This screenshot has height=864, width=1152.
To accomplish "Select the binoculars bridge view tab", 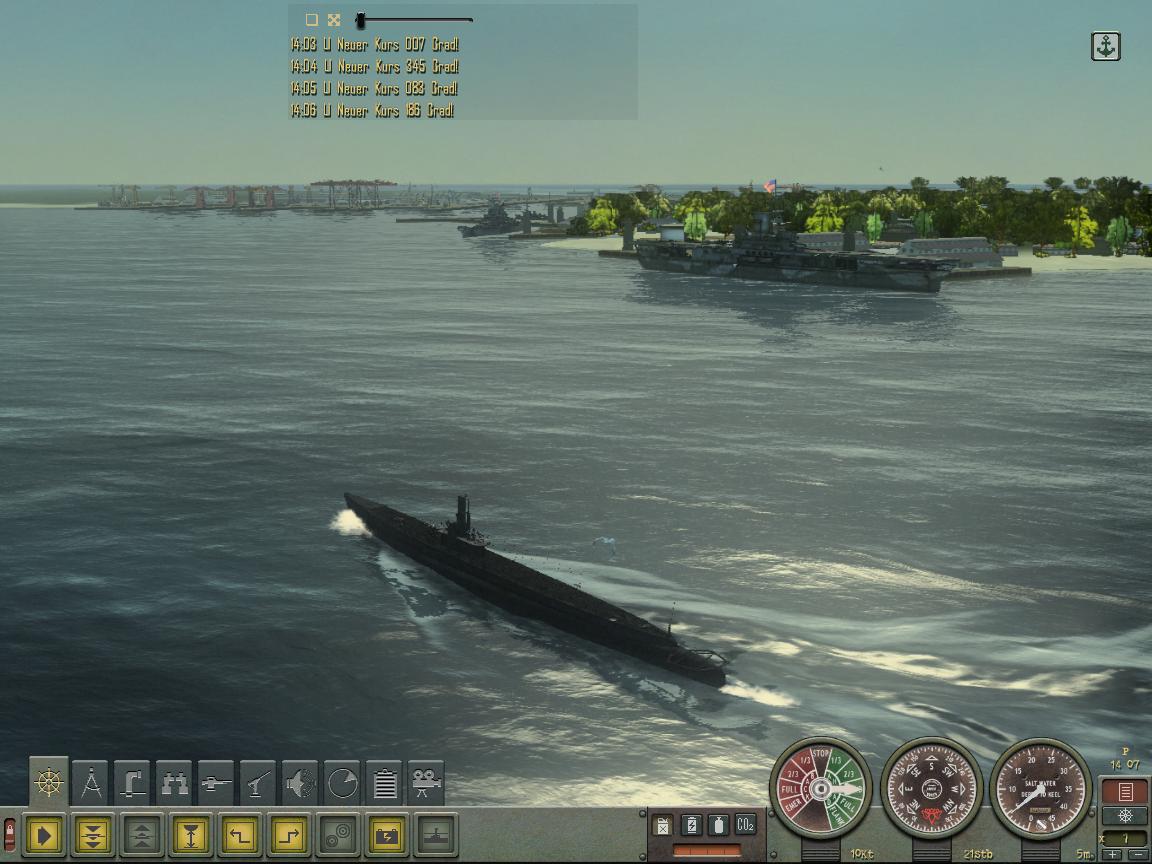I will [174, 783].
